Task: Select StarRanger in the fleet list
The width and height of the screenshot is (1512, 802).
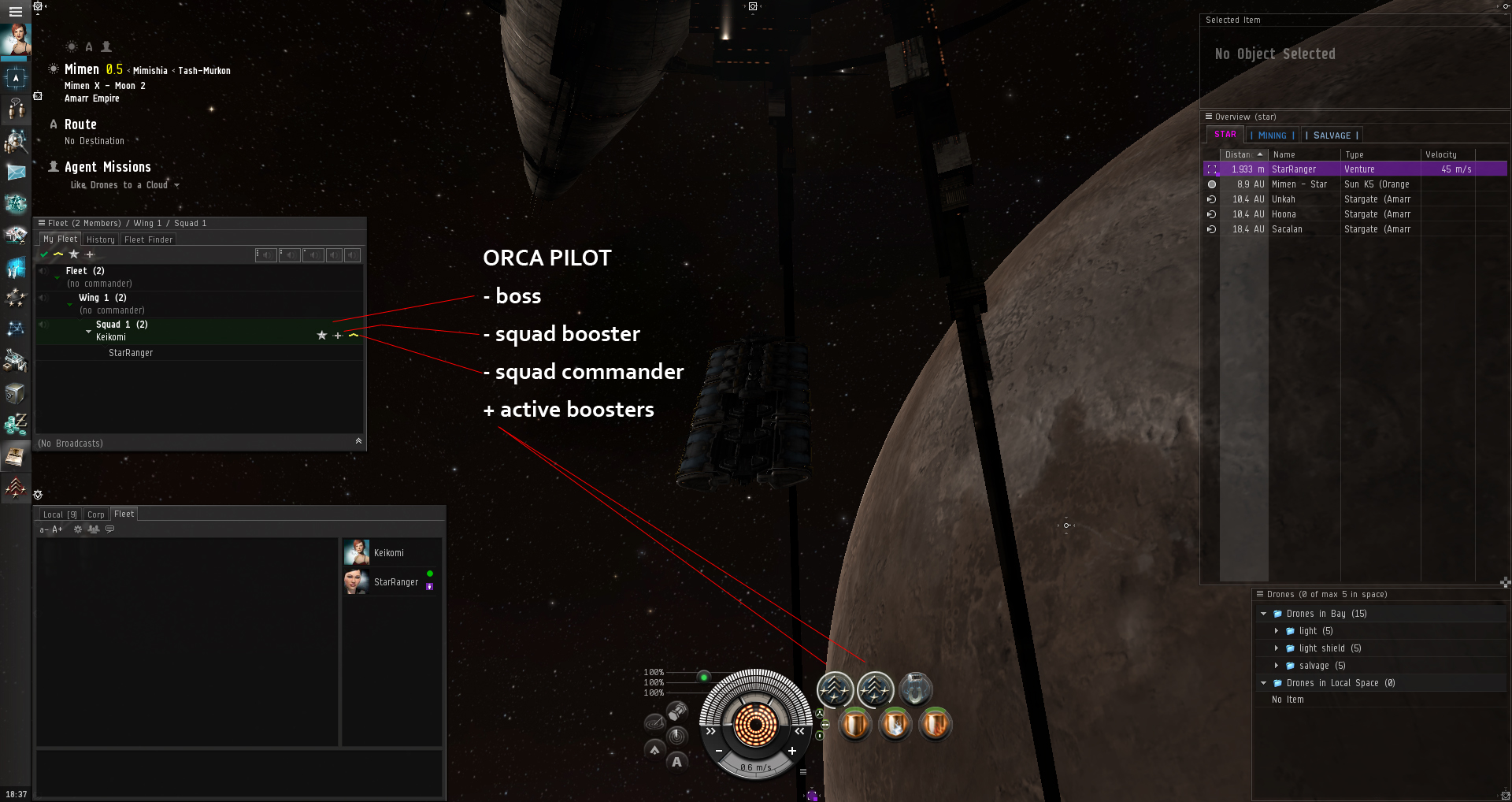Action: (131, 353)
